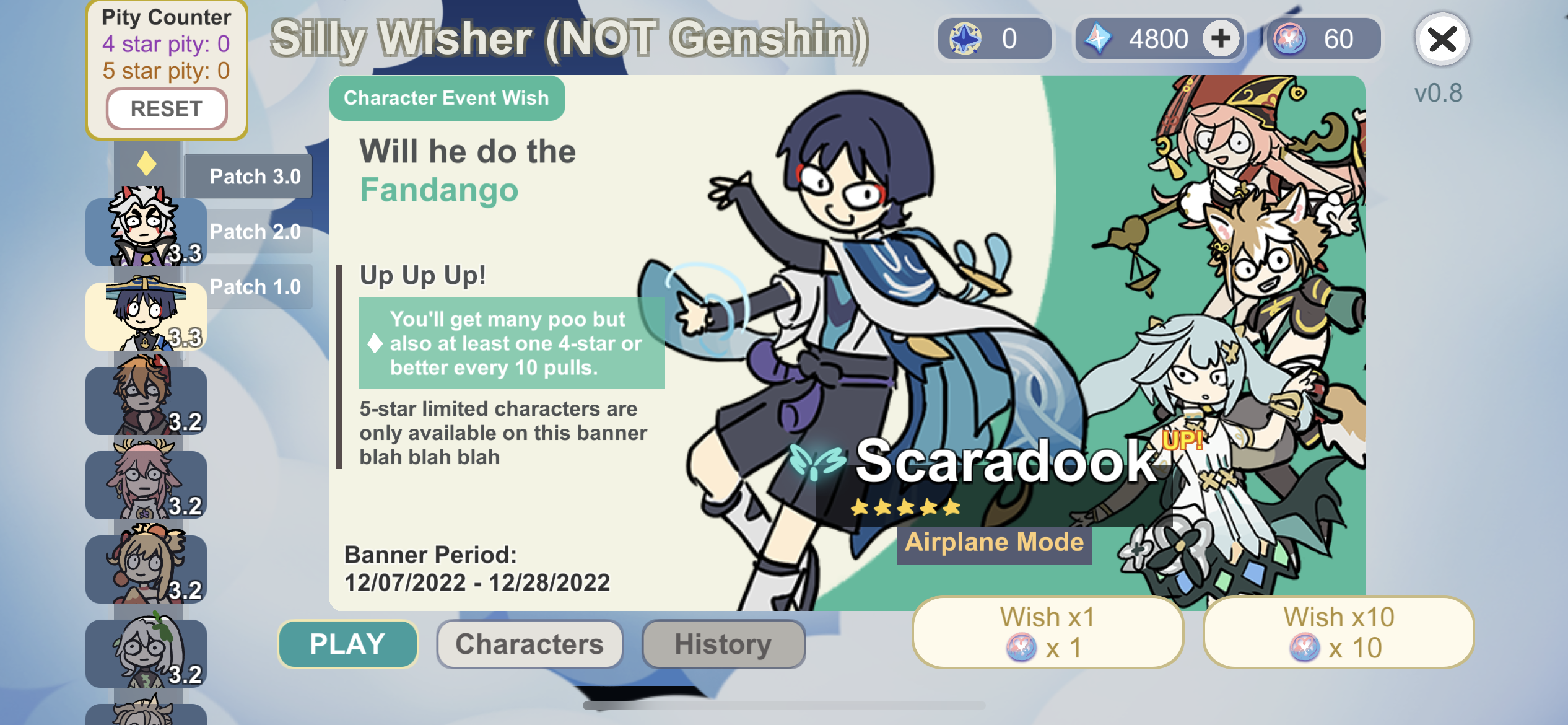Switch to the Characters tab
The image size is (1568, 725).
tap(528, 644)
